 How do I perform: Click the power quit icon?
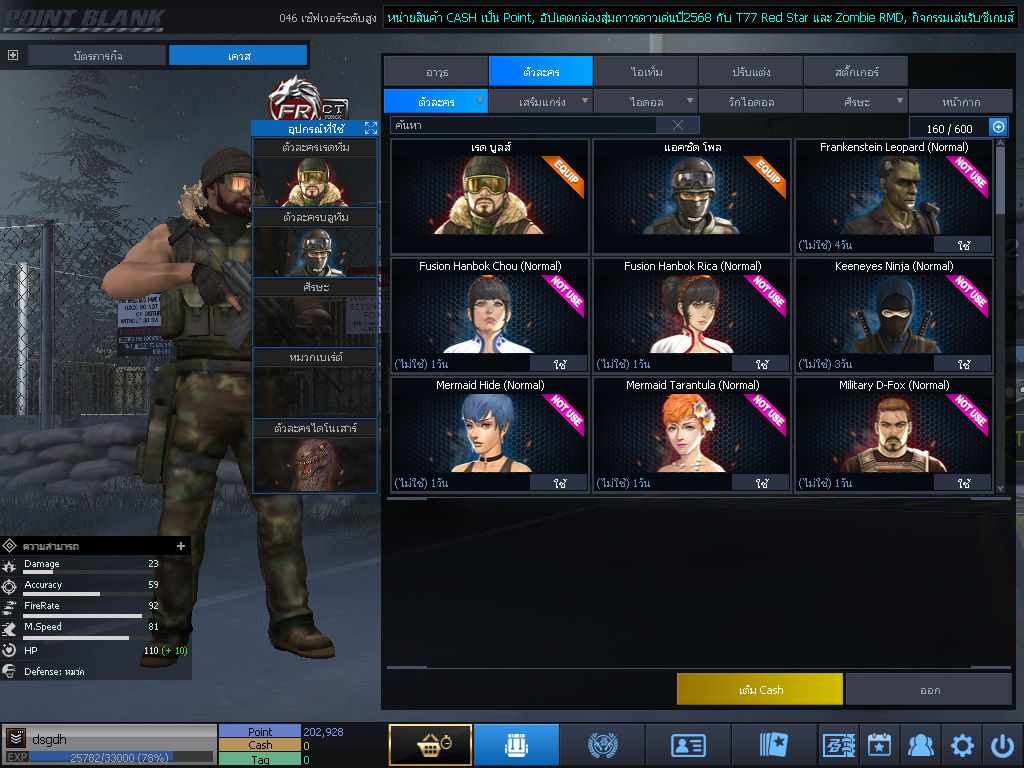coord(1002,745)
